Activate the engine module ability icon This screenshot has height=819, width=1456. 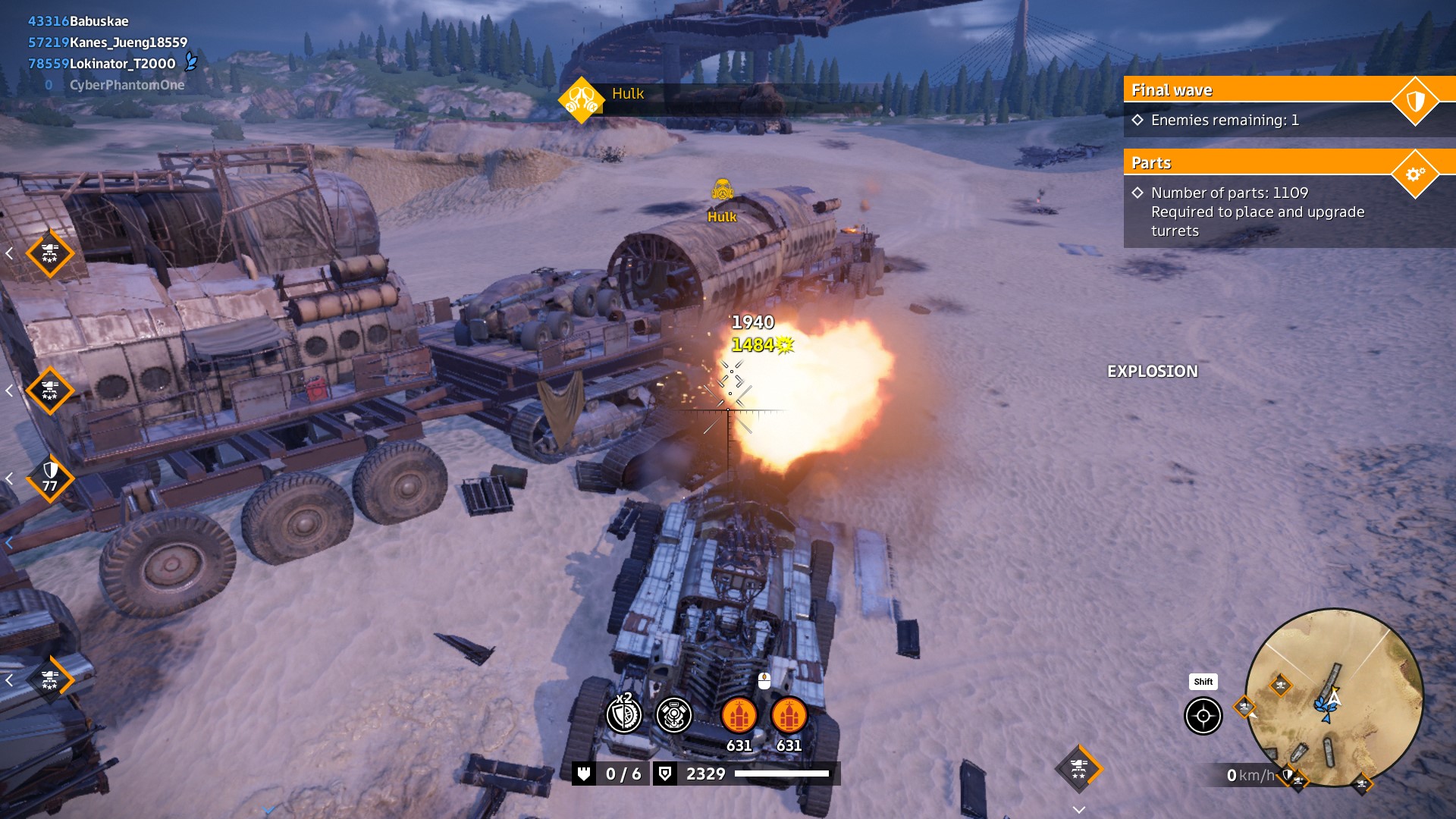pyautogui.click(x=673, y=715)
